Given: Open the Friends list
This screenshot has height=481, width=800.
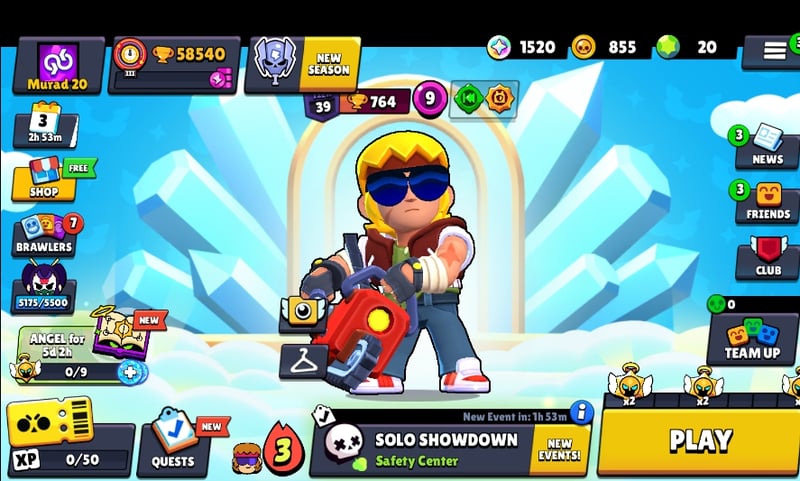Looking at the screenshot, I should click(767, 201).
